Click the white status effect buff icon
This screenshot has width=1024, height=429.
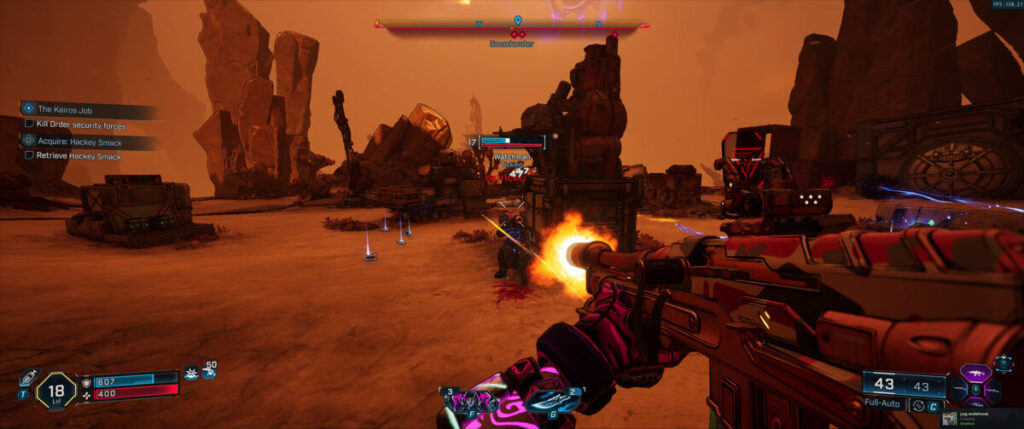coord(191,373)
